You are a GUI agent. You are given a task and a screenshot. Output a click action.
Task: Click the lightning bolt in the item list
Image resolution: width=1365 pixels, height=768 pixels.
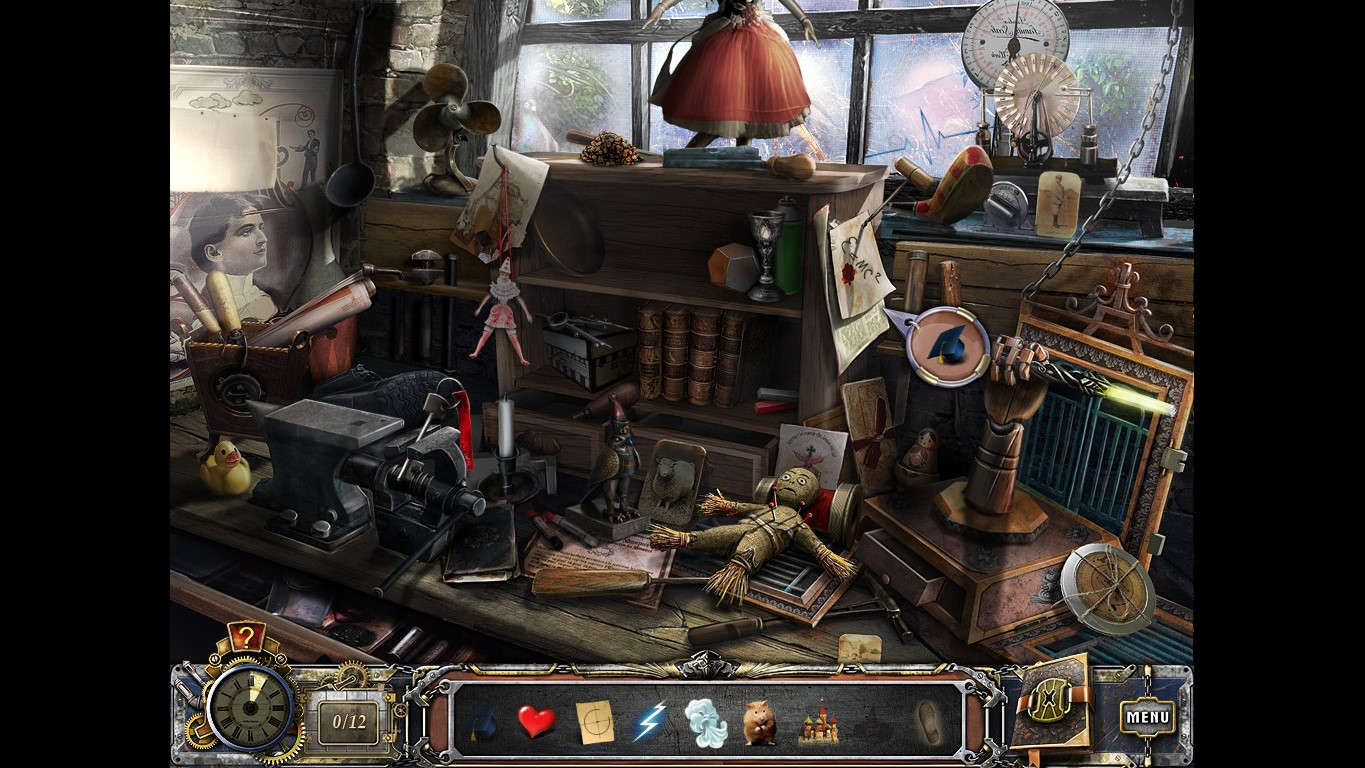pyautogui.click(x=651, y=722)
